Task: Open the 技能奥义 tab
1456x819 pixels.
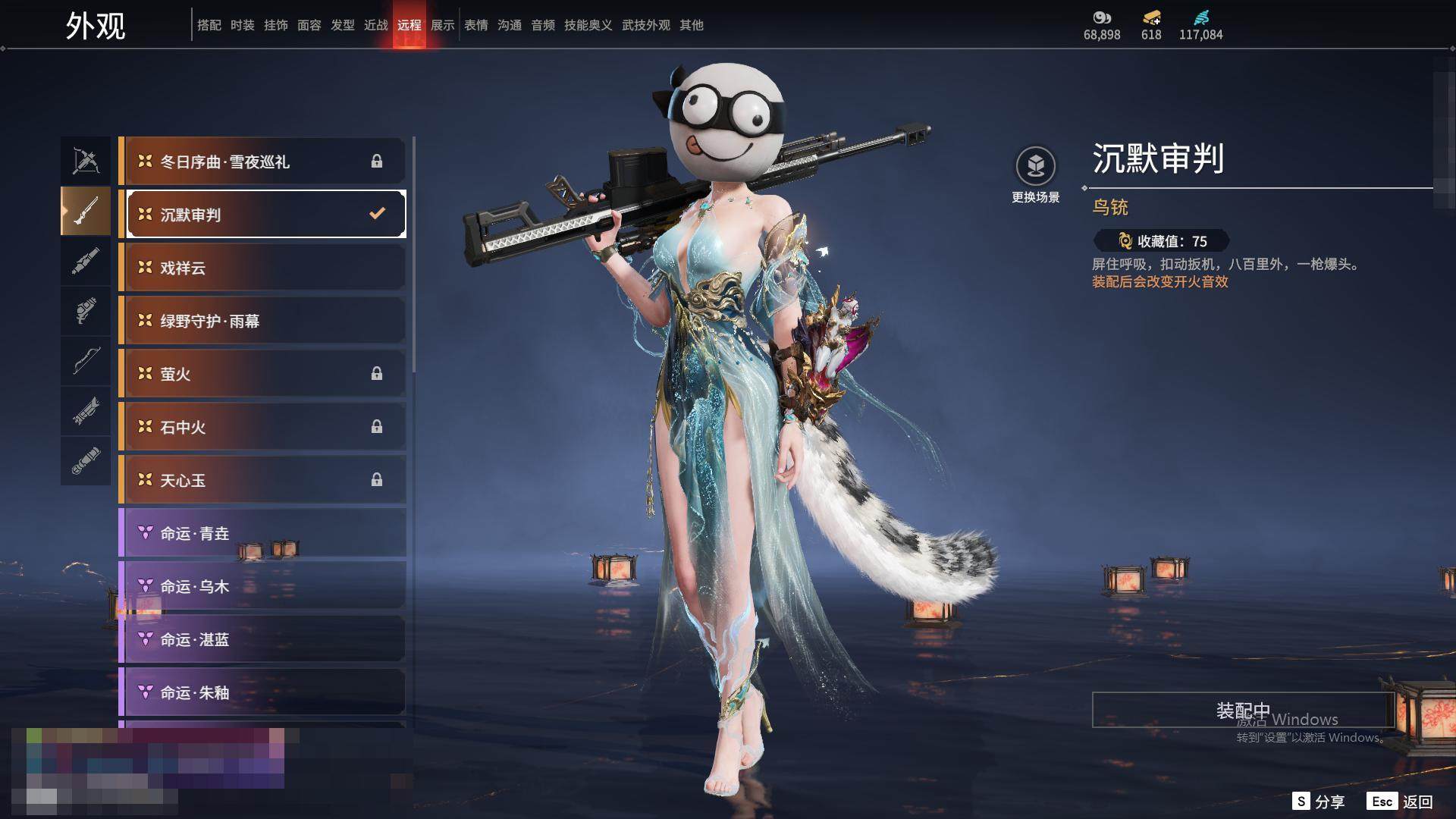Action: [x=588, y=25]
